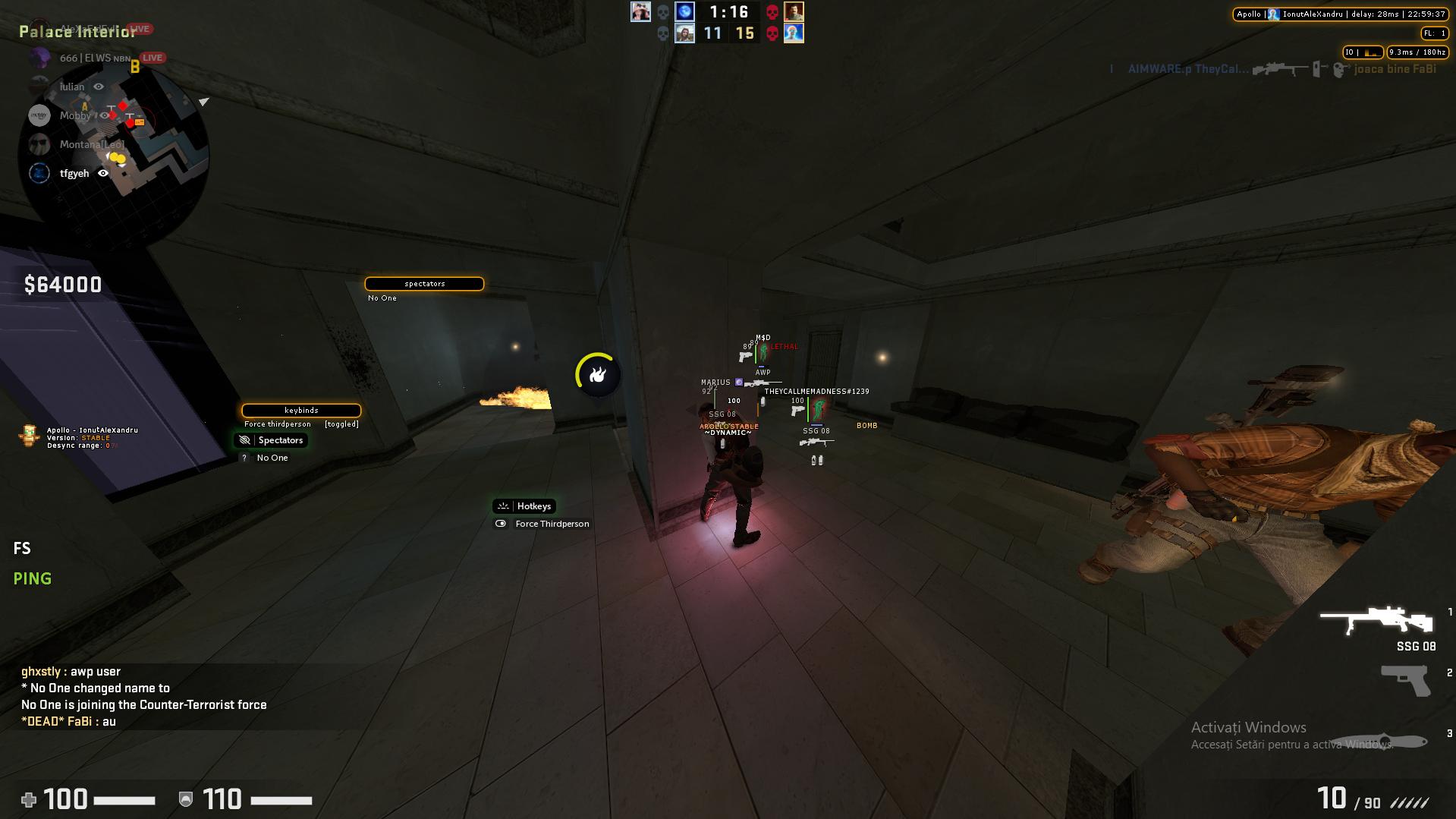Click Mobby's avatar in the spectator list
Viewport: 1456px width, 819px height.
click(39, 115)
